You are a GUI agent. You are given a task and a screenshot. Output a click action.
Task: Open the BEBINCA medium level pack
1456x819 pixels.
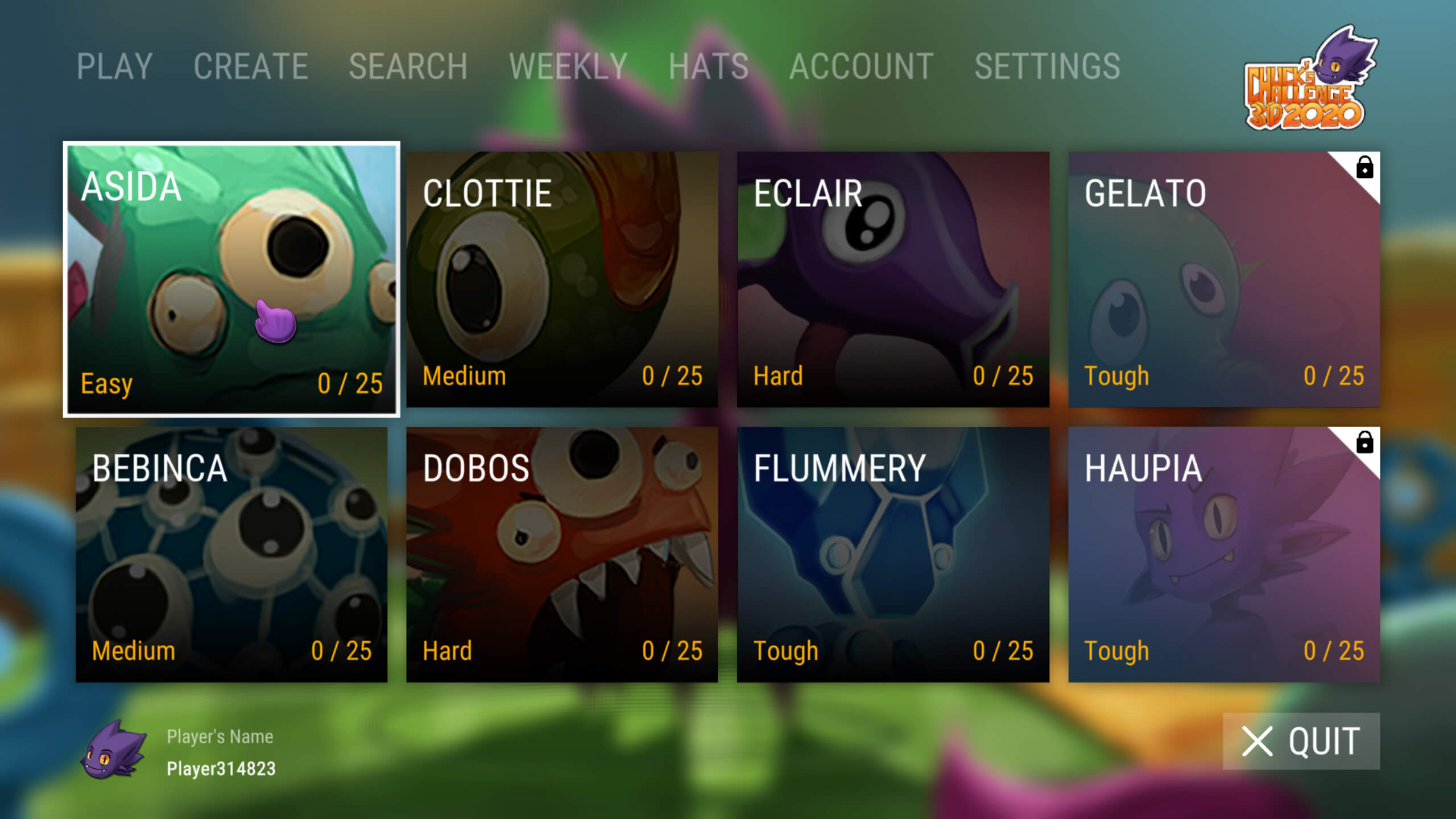click(x=231, y=555)
